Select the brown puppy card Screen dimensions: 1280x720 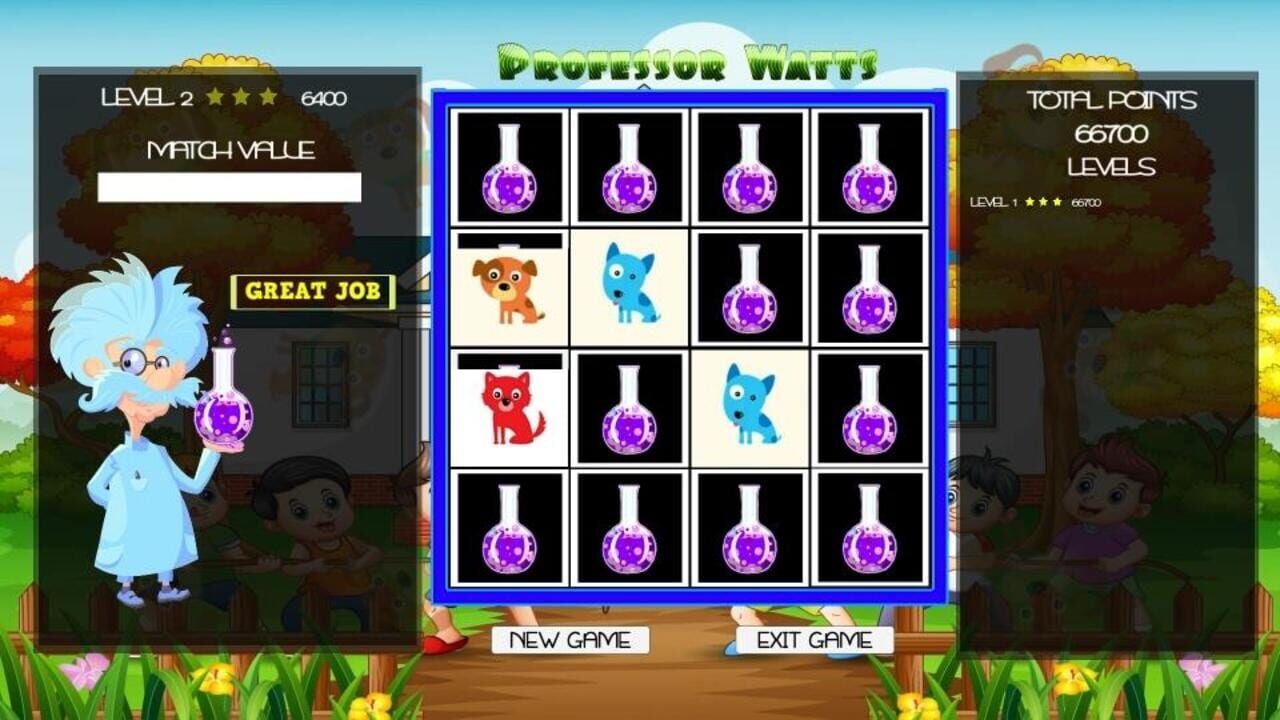[x=512, y=290]
